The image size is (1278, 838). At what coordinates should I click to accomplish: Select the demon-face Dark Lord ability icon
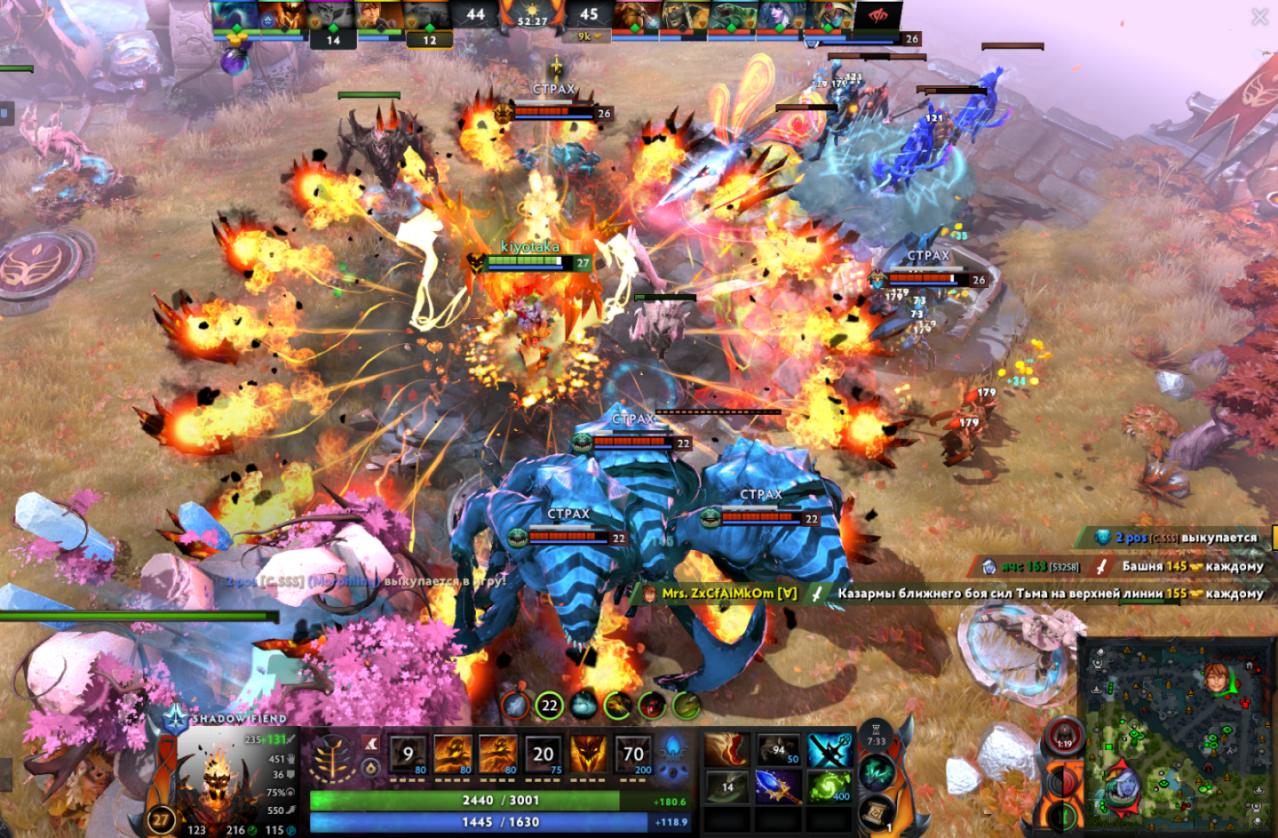pyautogui.click(x=587, y=755)
